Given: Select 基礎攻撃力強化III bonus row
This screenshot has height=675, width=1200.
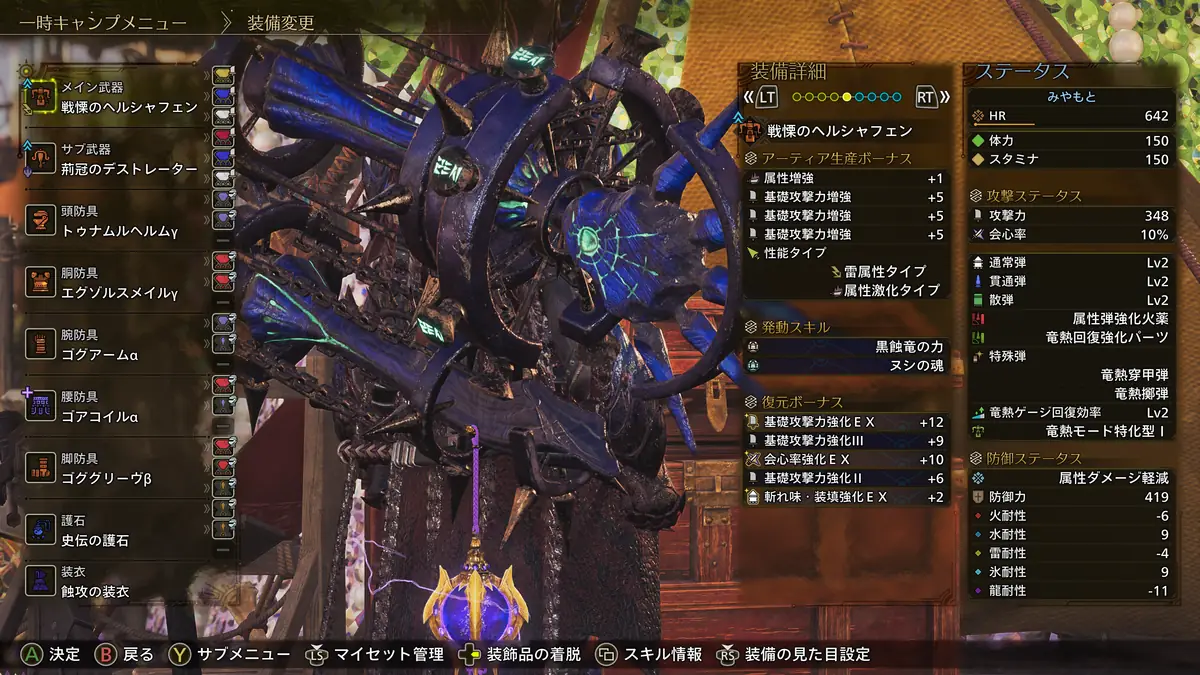Looking at the screenshot, I should point(845,440).
